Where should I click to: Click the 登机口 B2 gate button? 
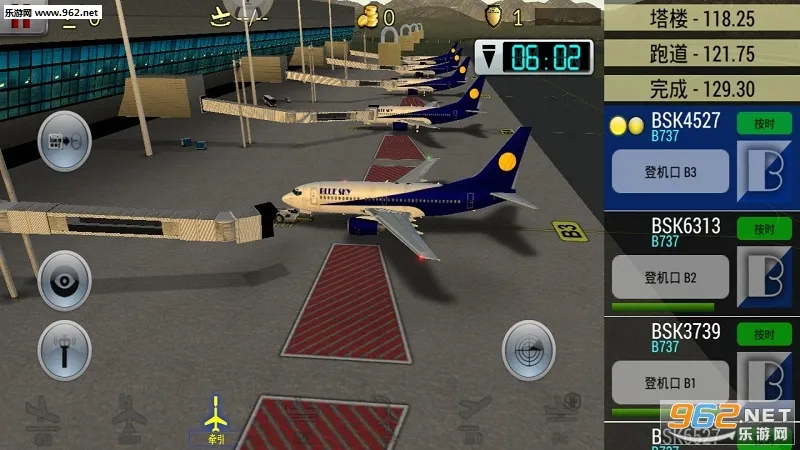click(x=669, y=277)
